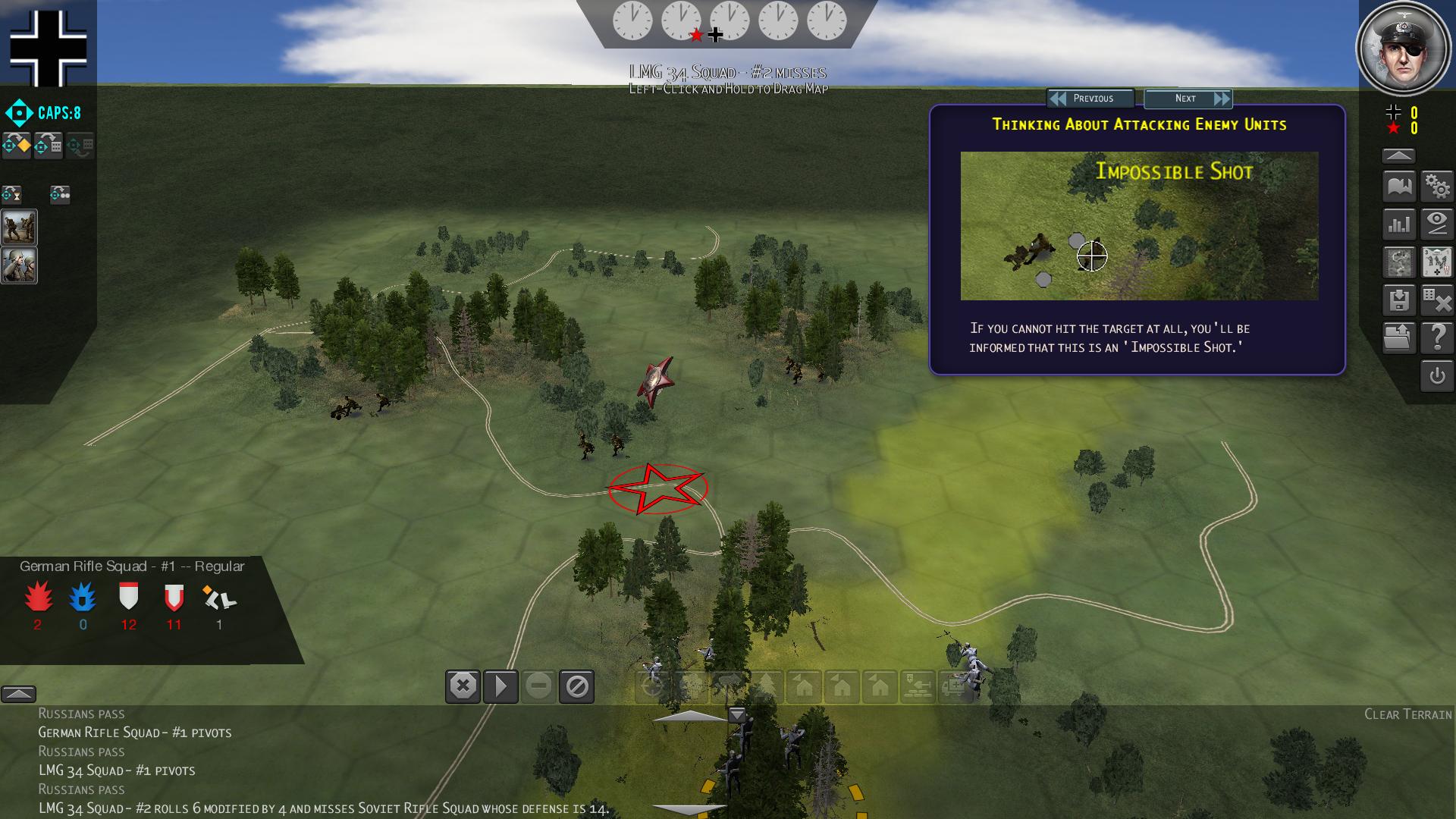The height and width of the screenshot is (819, 1456).
Task: Advance to the Next tutorial page
Action: (1188, 99)
